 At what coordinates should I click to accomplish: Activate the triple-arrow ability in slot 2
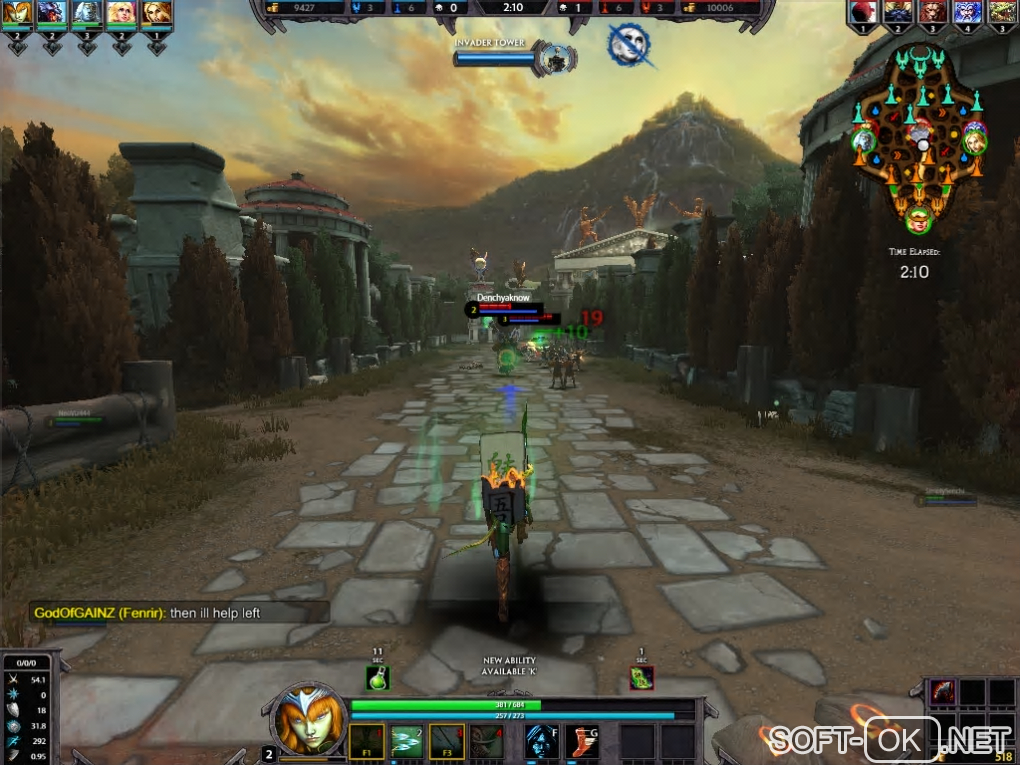pyautogui.click(x=405, y=742)
